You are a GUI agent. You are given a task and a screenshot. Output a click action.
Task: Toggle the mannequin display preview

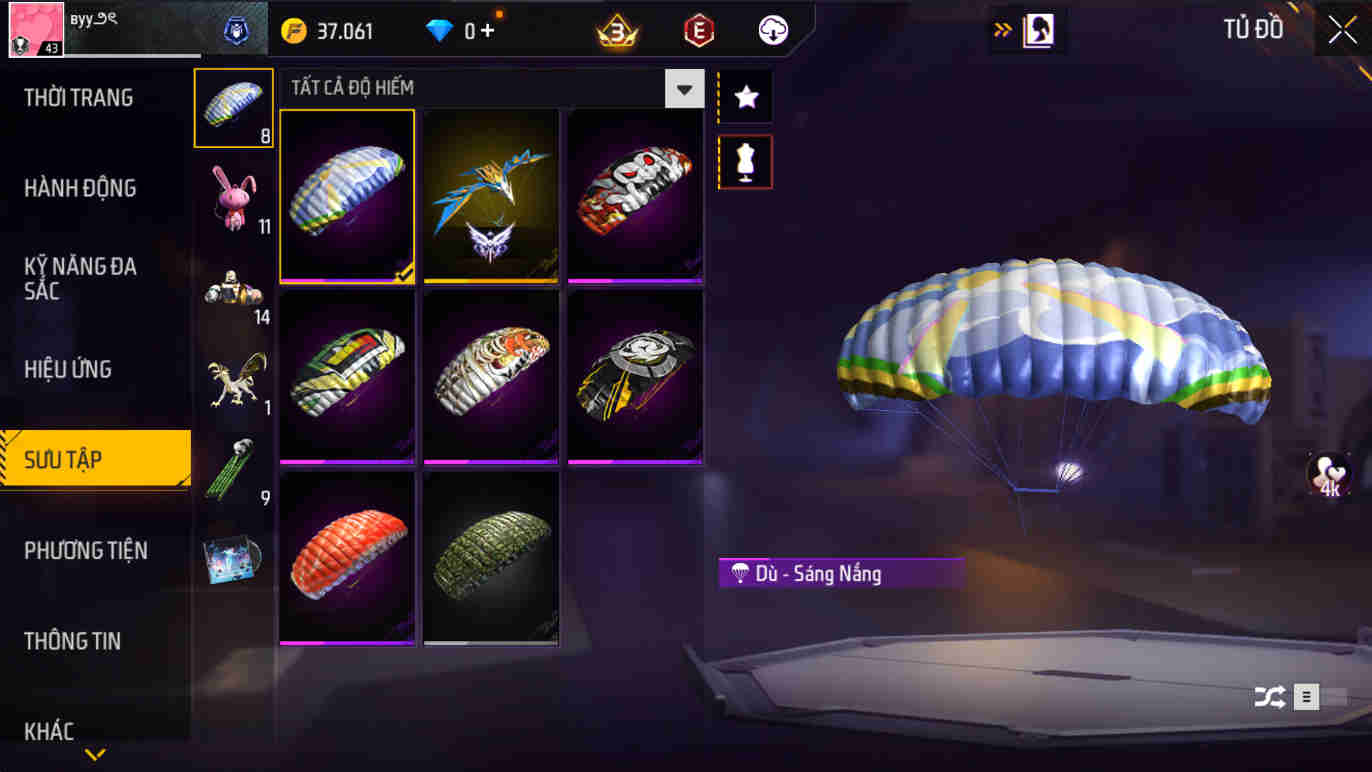point(744,162)
